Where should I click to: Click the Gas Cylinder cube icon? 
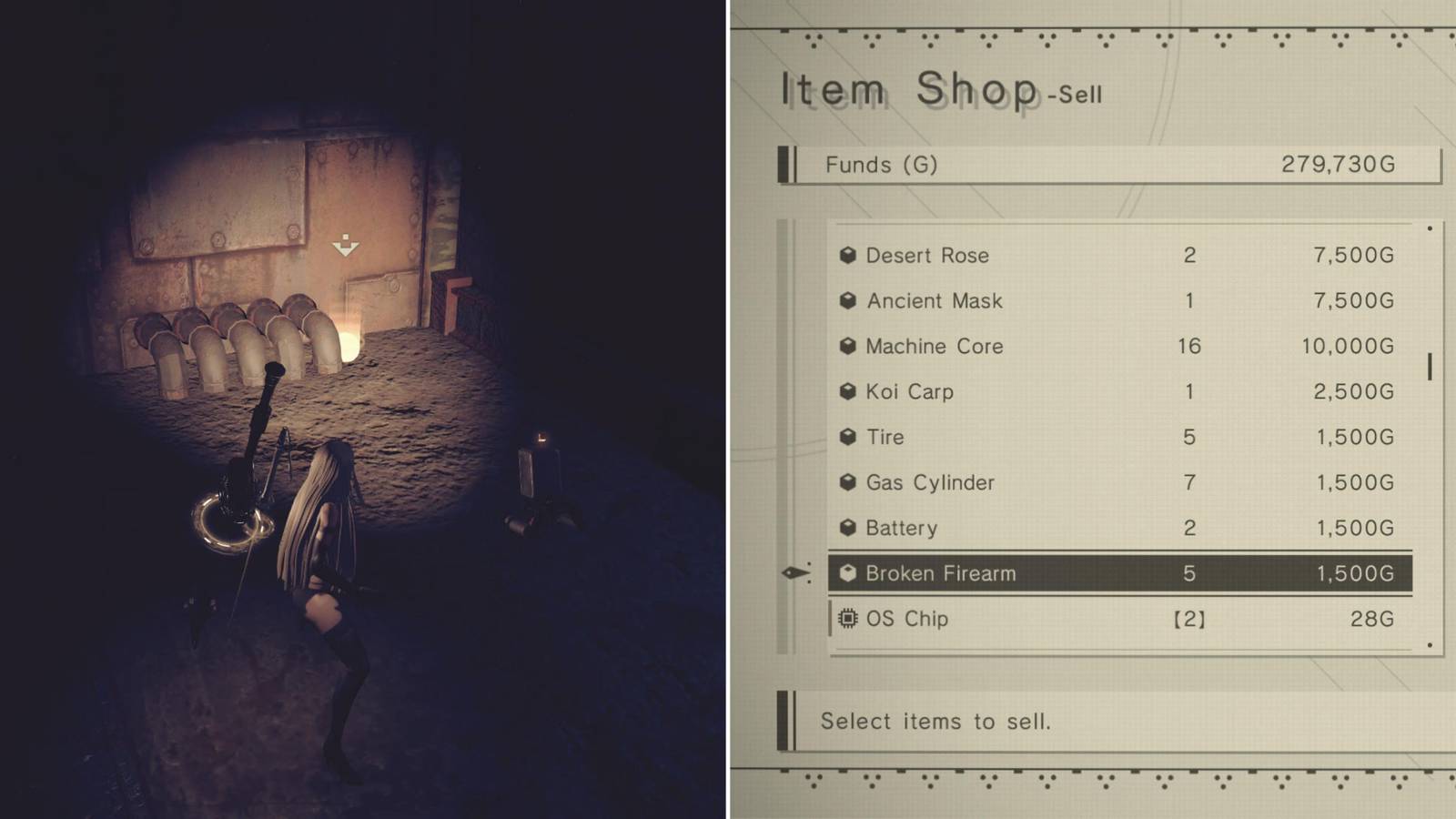point(848,483)
